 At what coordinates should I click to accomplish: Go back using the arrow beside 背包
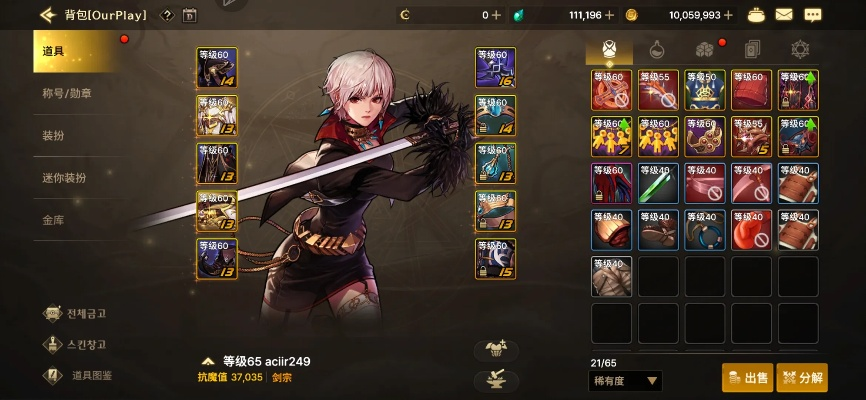(47, 15)
